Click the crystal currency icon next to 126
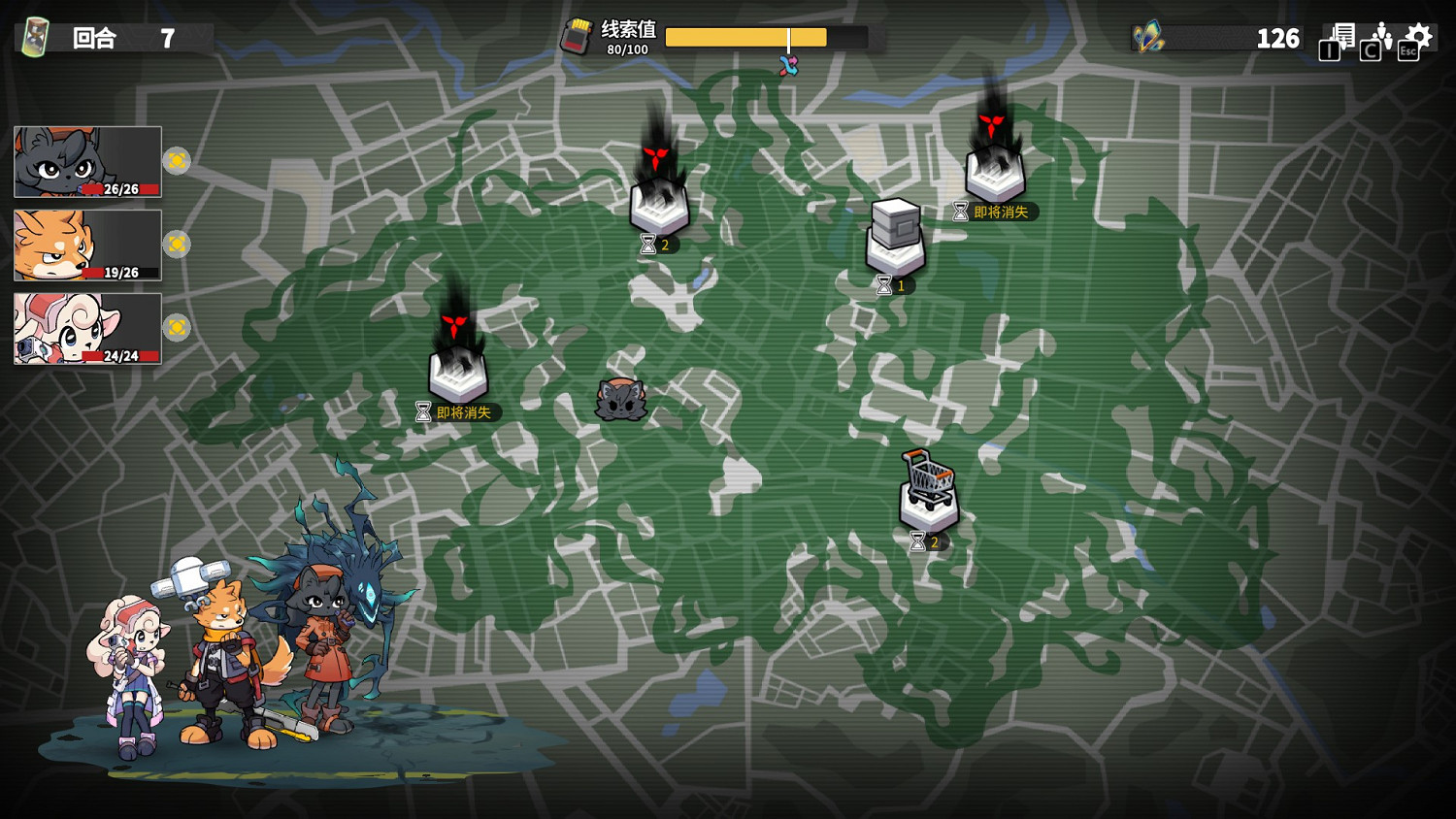The width and height of the screenshot is (1456, 819). [x=1147, y=38]
